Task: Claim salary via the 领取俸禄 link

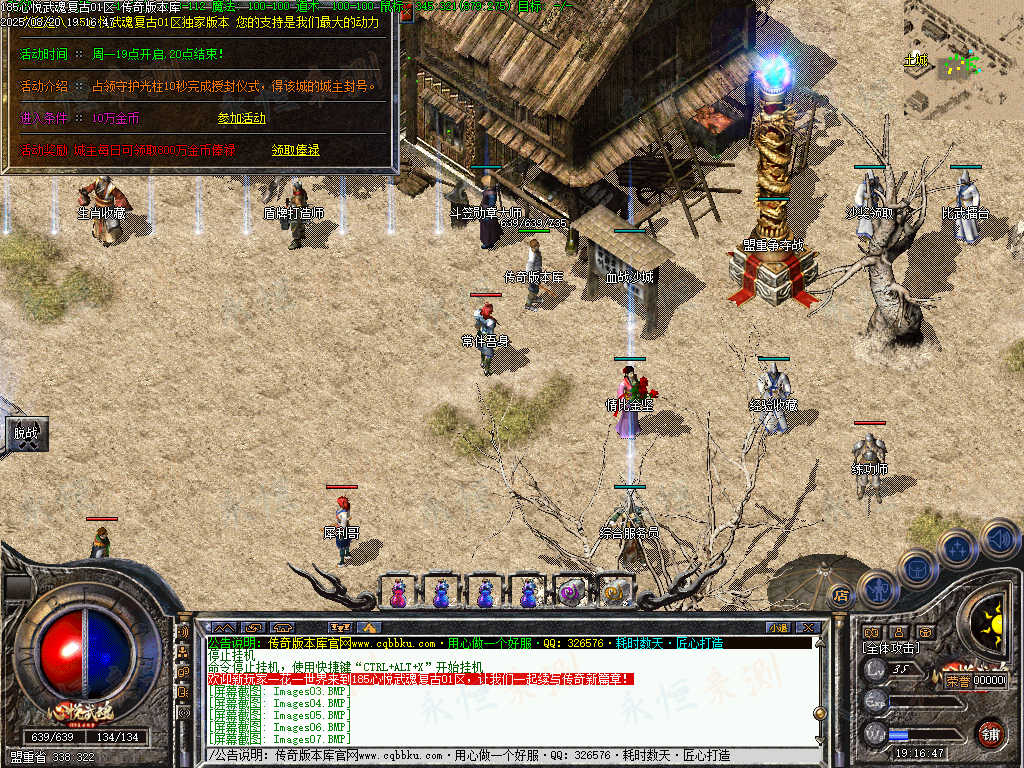Action: tap(295, 150)
